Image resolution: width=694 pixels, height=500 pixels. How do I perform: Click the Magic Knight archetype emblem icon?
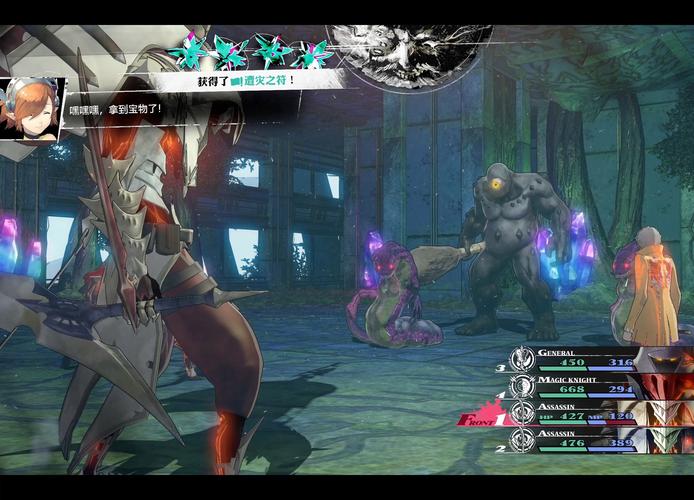pos(522,387)
